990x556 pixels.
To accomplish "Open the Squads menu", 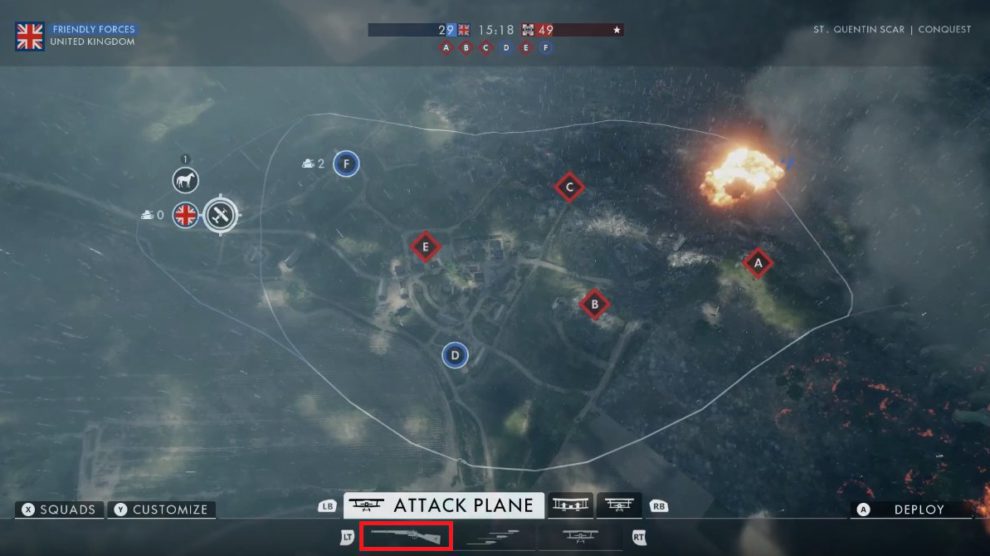I will 59,510.
